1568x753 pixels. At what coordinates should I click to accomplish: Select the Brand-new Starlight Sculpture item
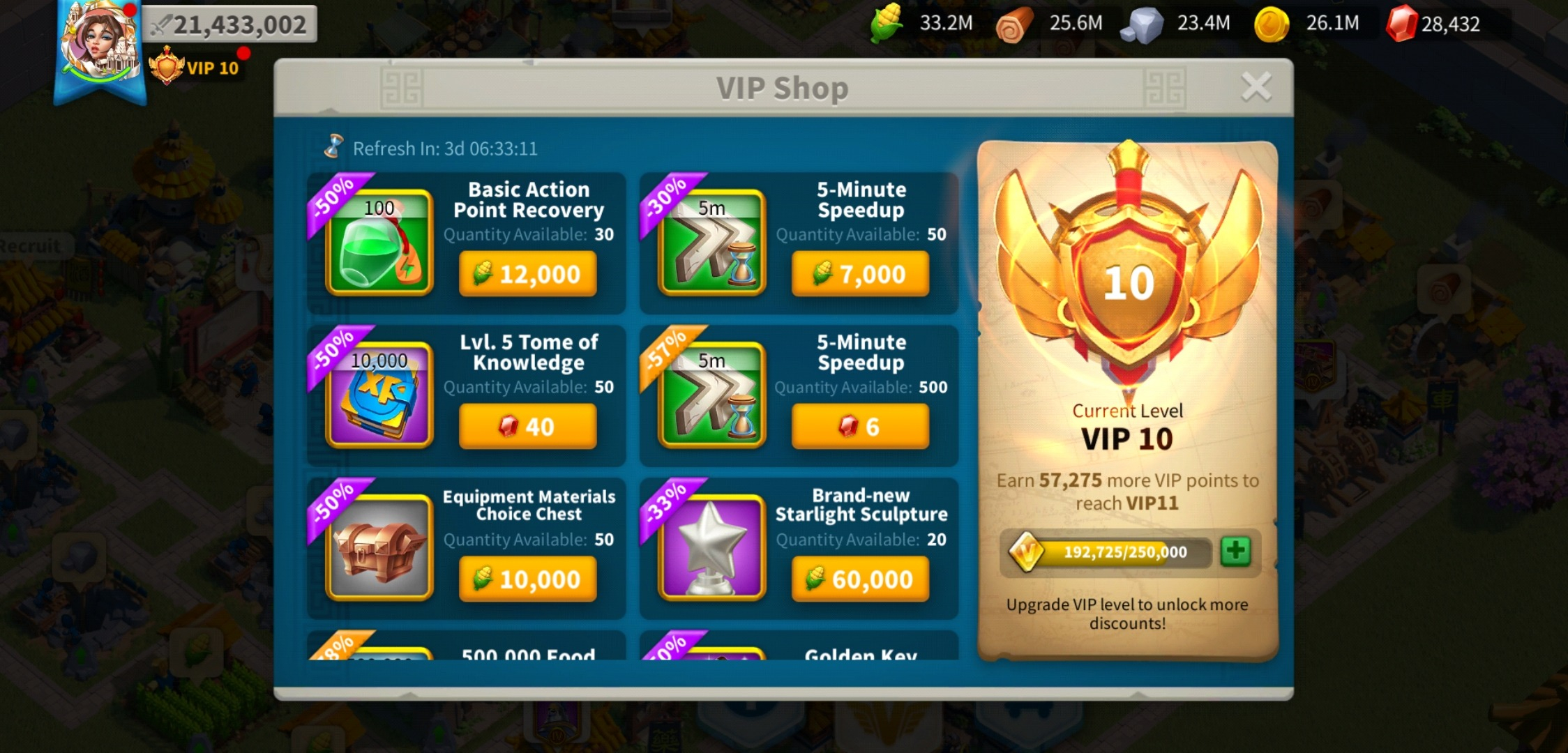[711, 547]
